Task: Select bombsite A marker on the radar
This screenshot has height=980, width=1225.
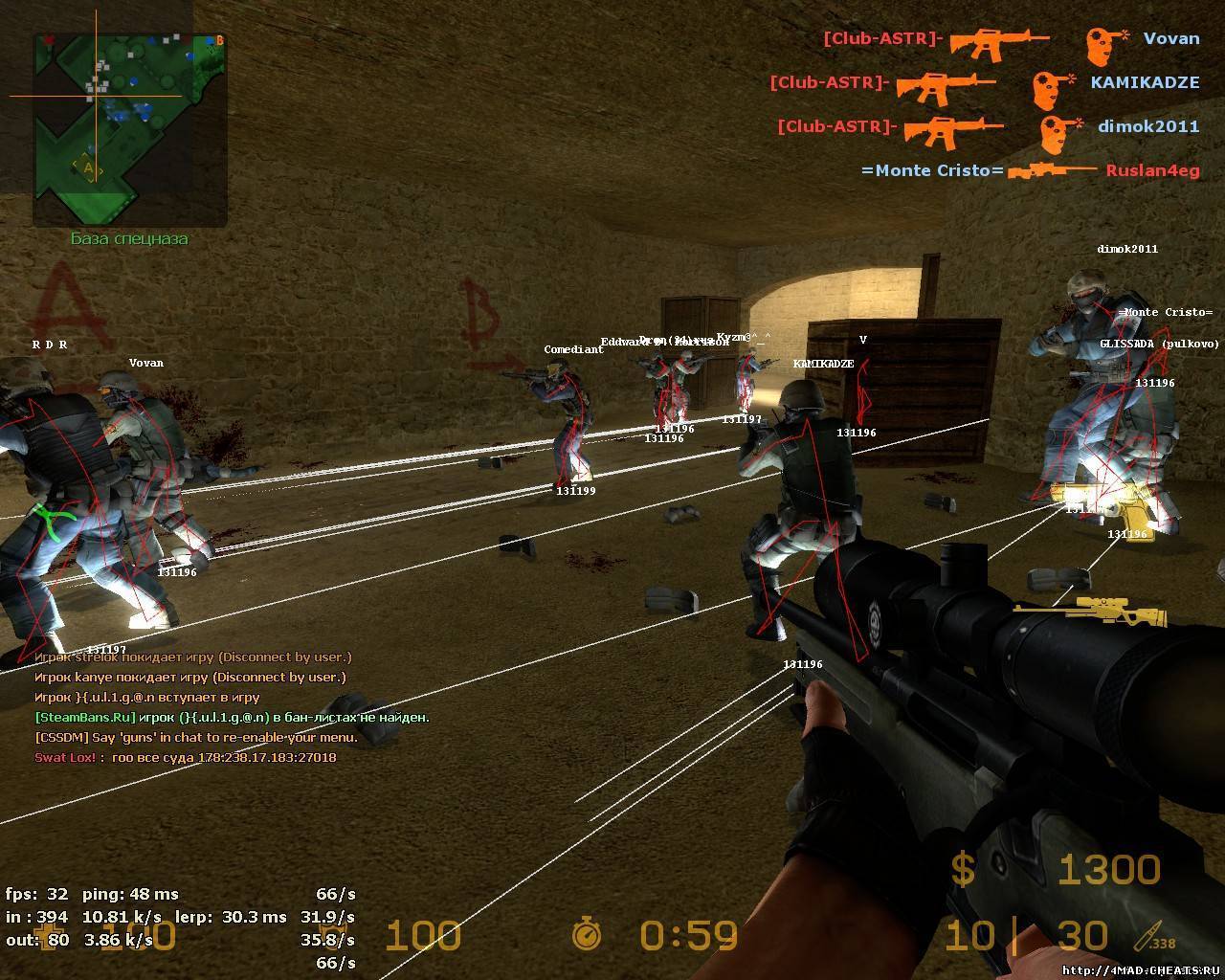Action: (89, 167)
